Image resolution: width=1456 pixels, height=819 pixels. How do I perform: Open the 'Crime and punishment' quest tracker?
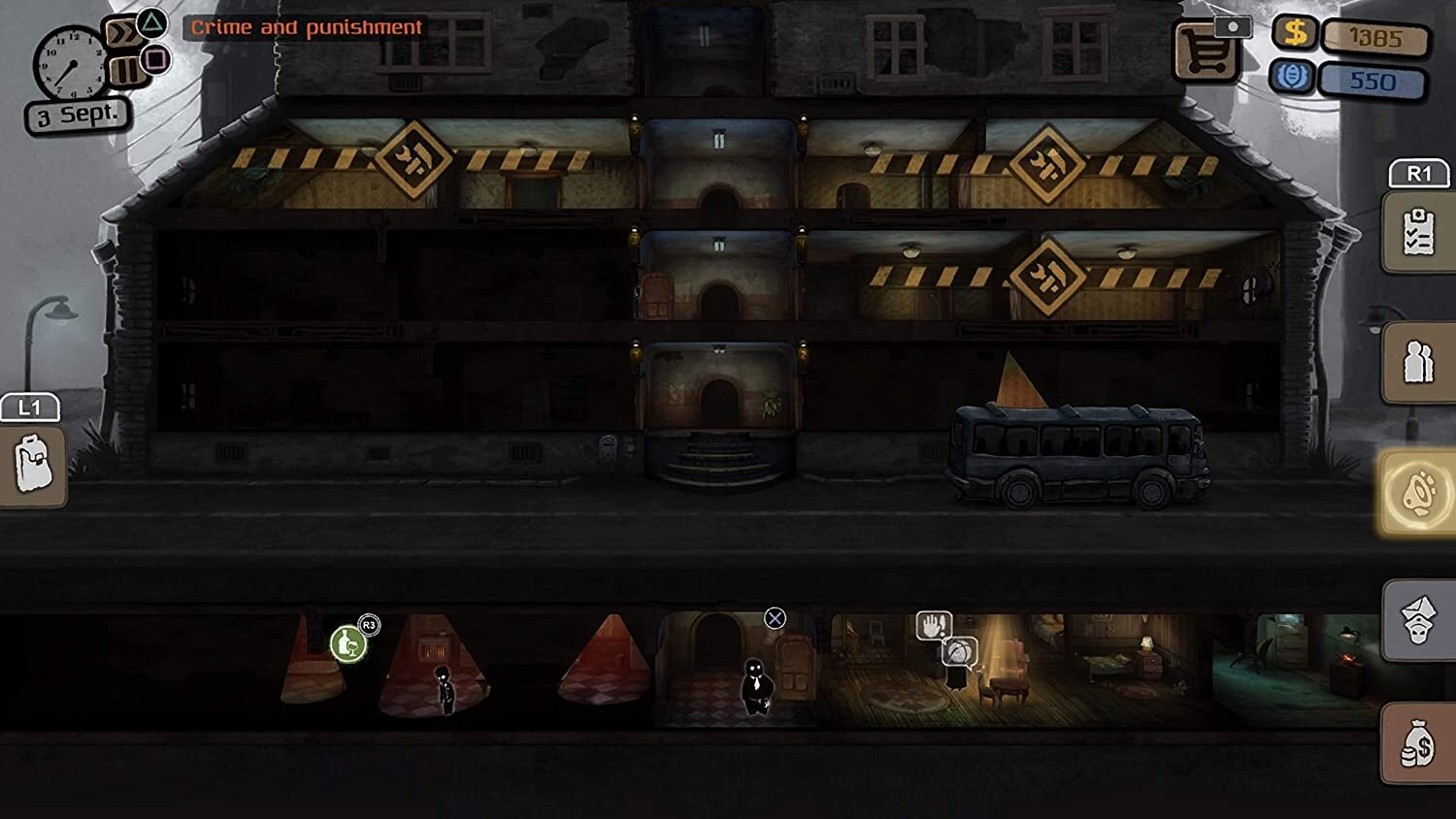click(x=306, y=27)
